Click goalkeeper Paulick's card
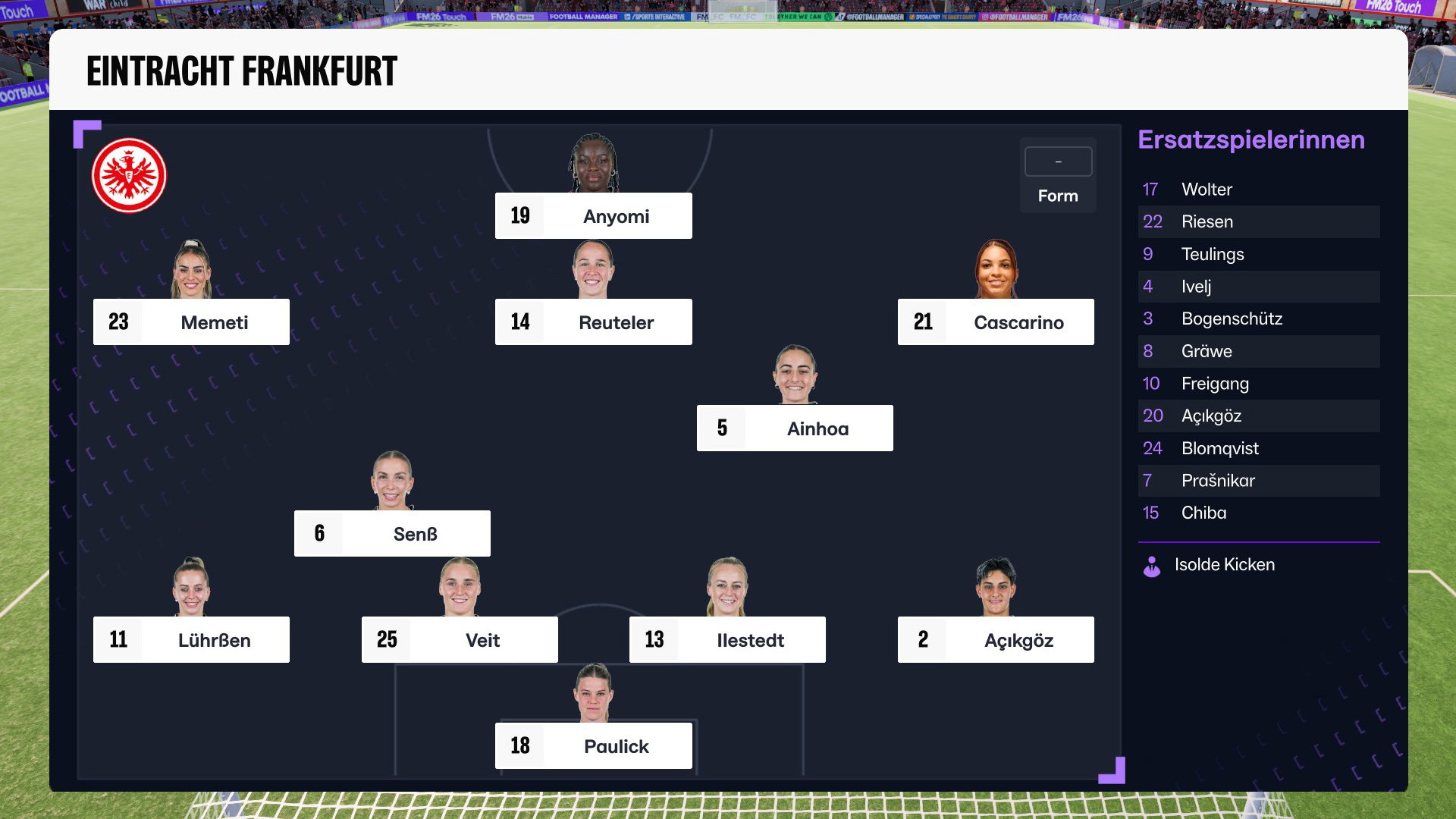This screenshot has width=1456, height=819. coord(593,746)
